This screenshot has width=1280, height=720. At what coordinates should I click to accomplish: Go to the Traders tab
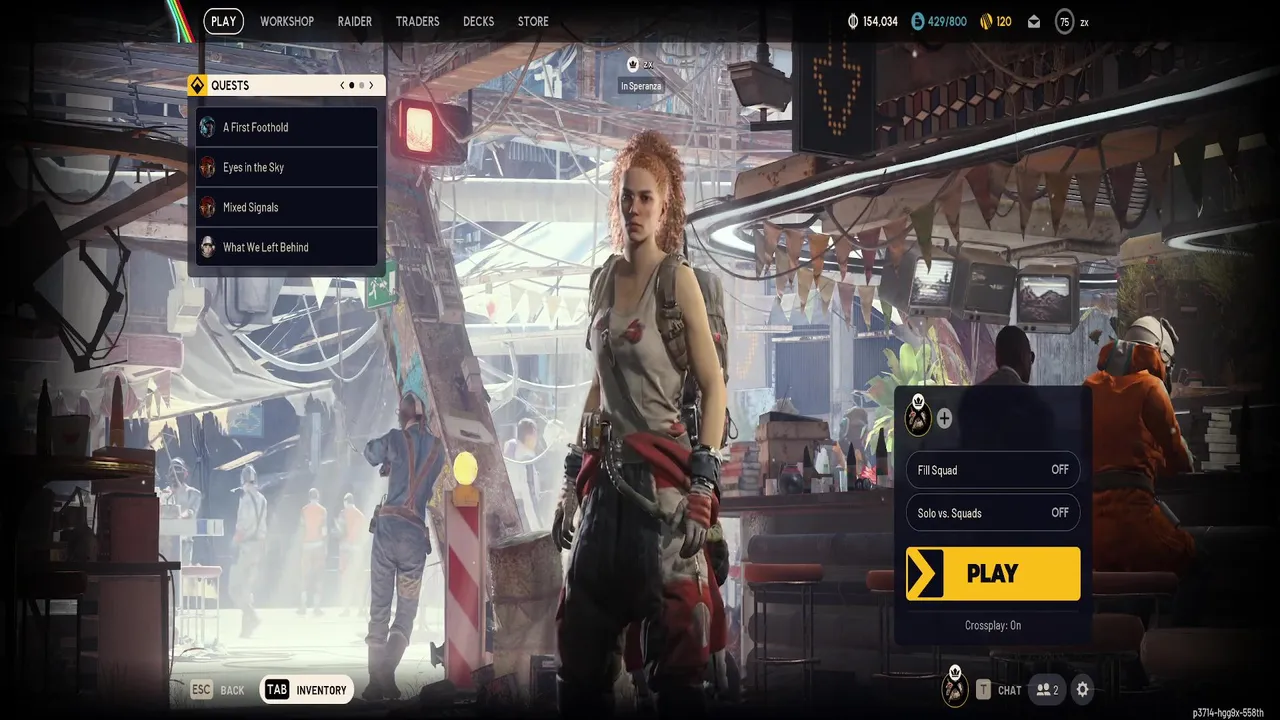pyautogui.click(x=417, y=21)
